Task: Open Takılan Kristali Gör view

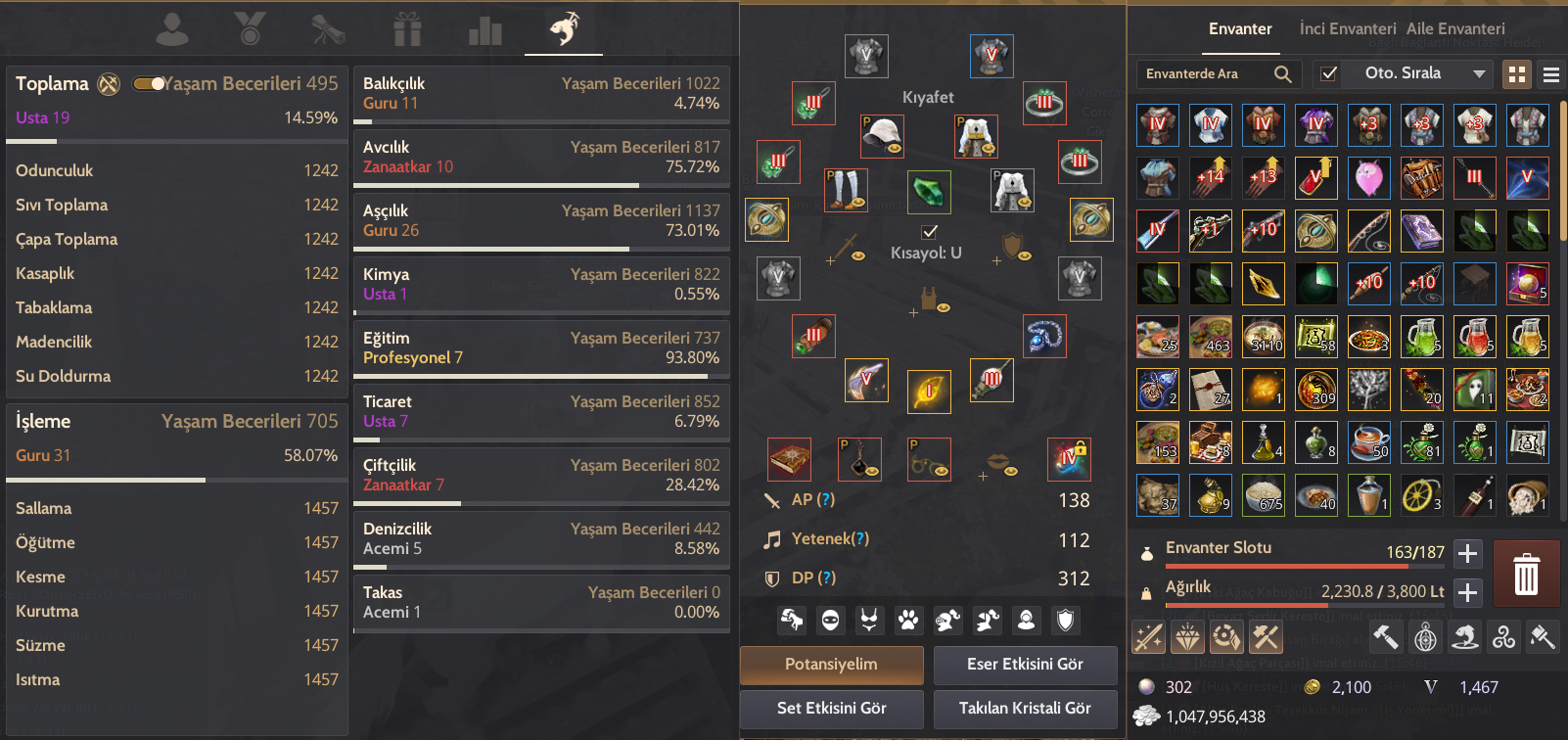Action: pos(1025,709)
